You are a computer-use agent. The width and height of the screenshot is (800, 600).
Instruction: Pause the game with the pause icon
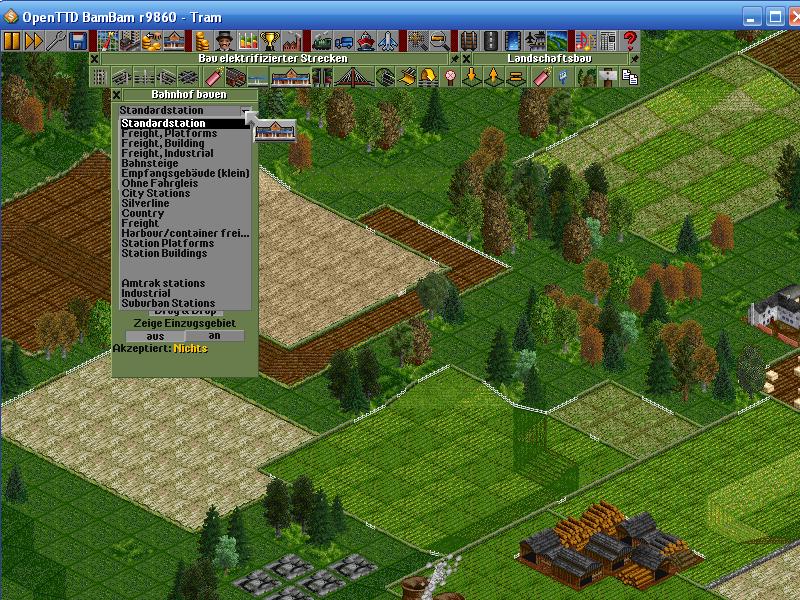[13, 41]
